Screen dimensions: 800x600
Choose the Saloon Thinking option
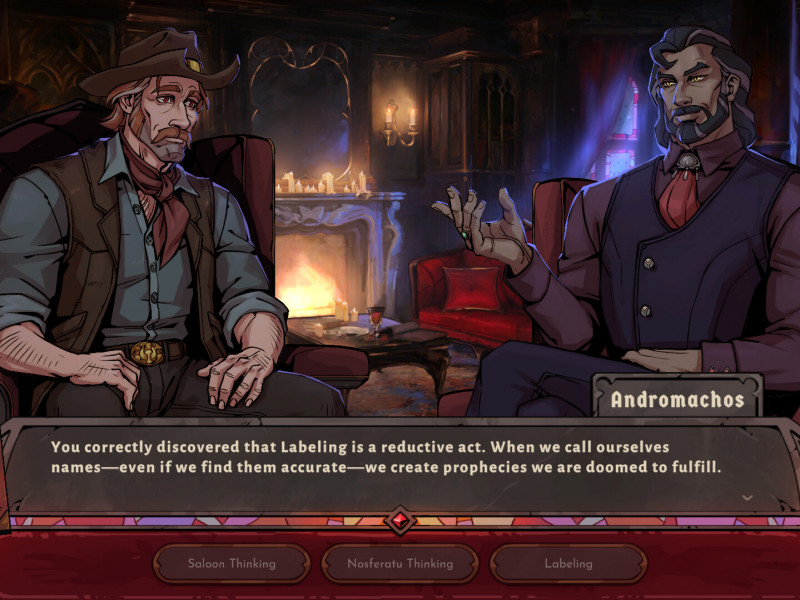click(x=231, y=563)
